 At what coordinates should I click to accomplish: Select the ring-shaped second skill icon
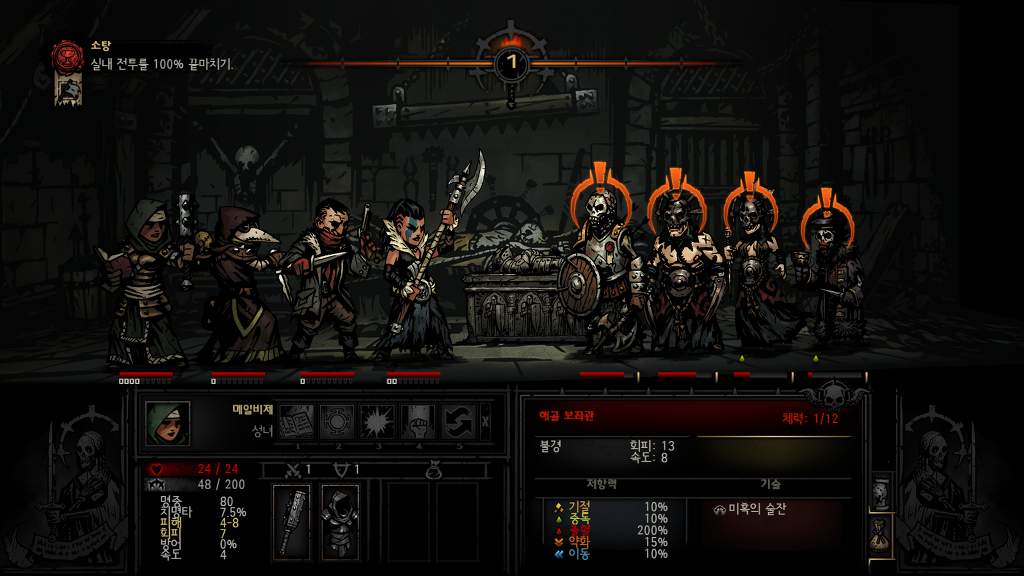point(338,422)
